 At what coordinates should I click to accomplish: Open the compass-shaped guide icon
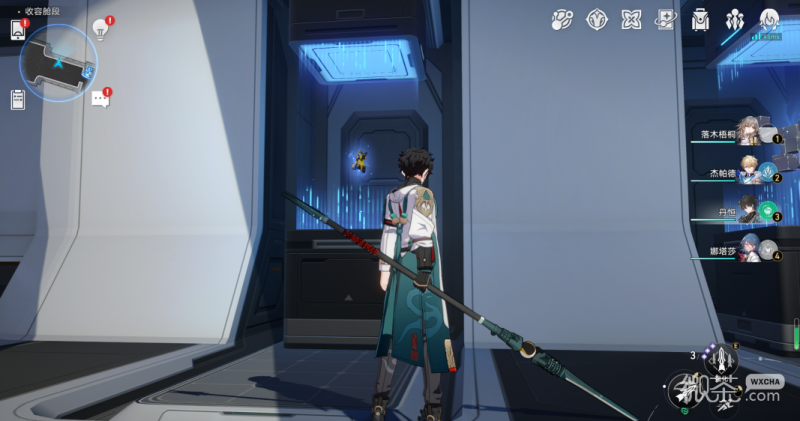pyautogui.click(x=597, y=19)
